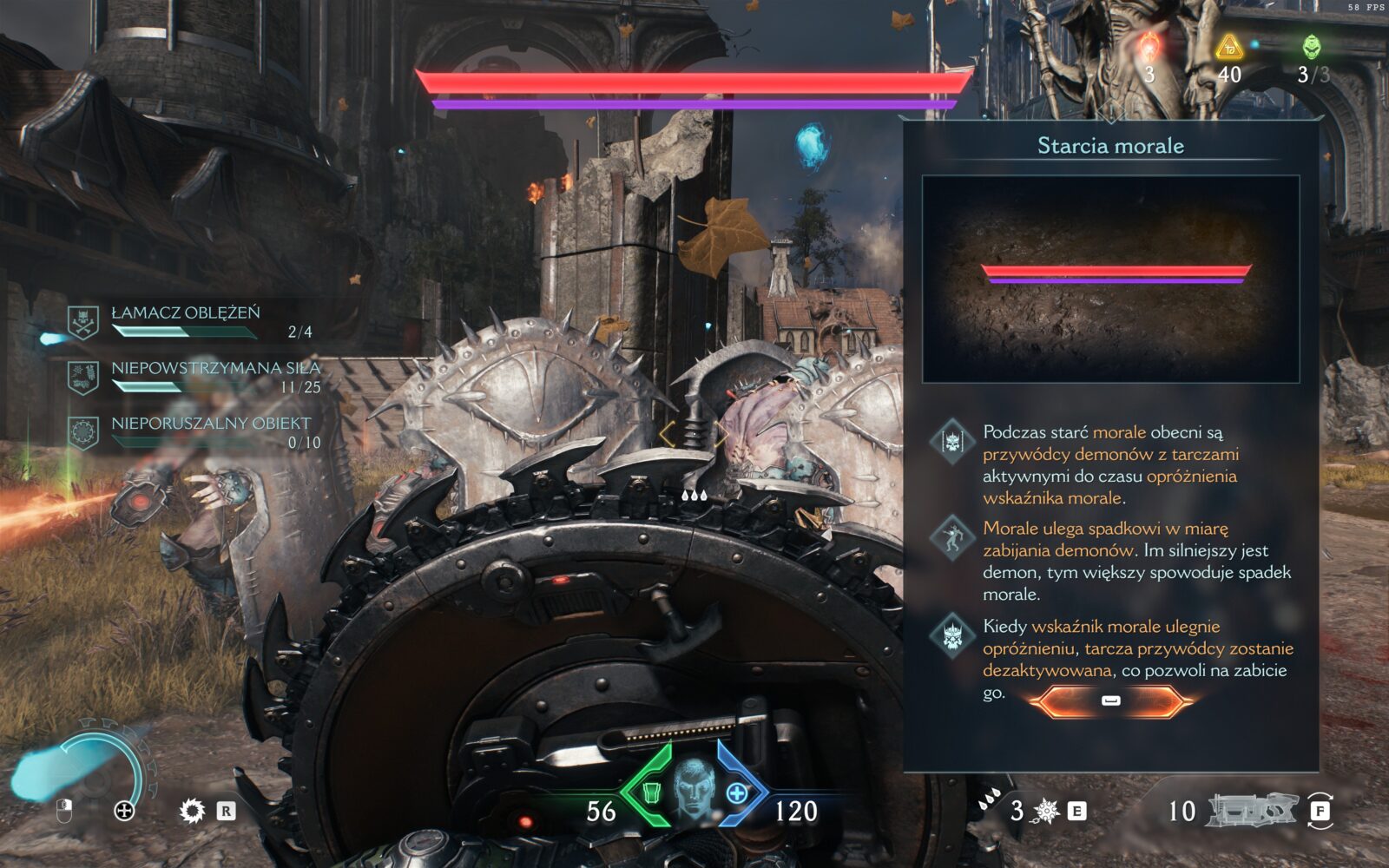The image size is (1389, 868).
Task: Click the gold triangle currency icon
Action: tap(1228, 48)
